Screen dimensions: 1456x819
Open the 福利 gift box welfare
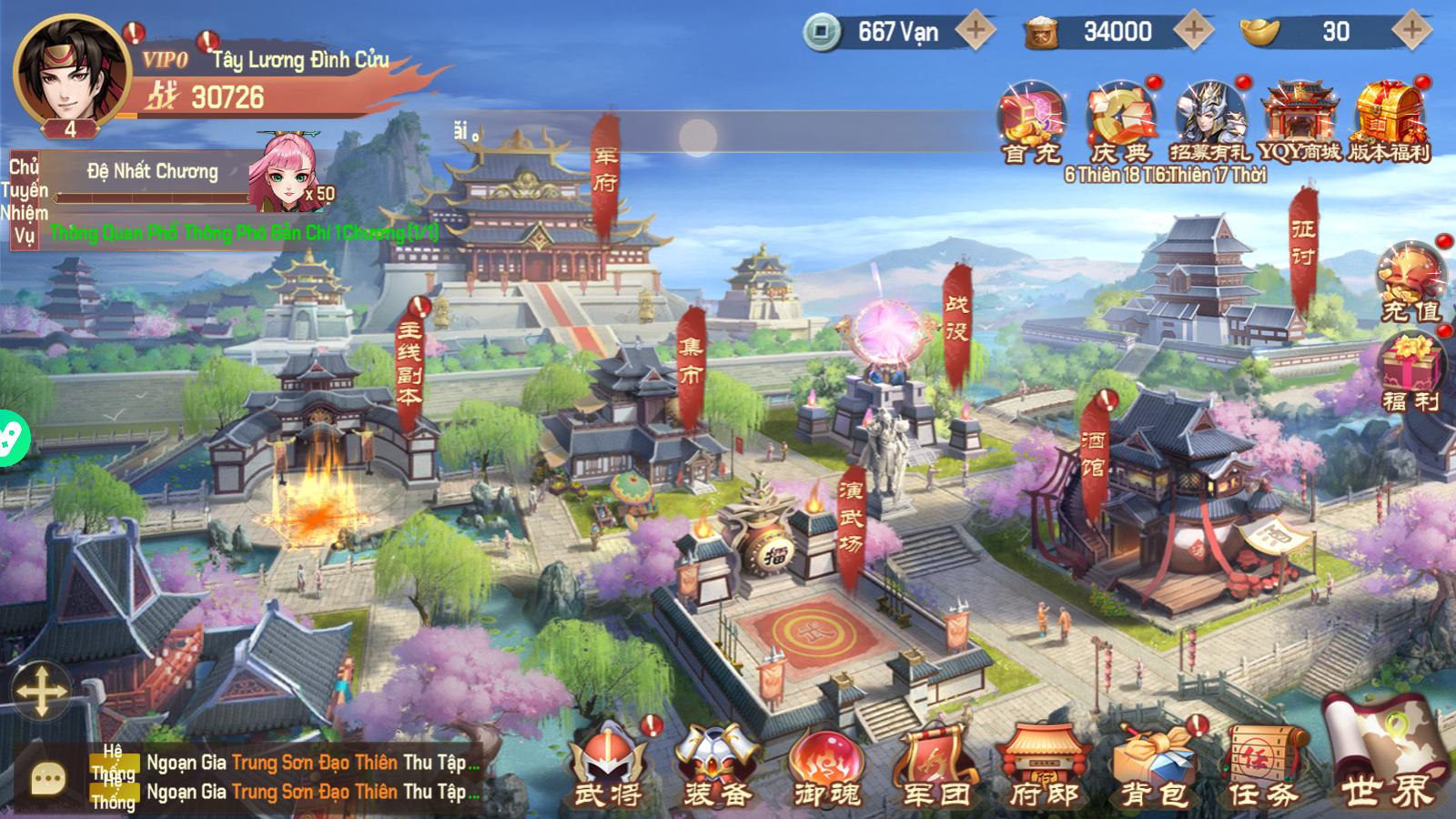(1410, 371)
